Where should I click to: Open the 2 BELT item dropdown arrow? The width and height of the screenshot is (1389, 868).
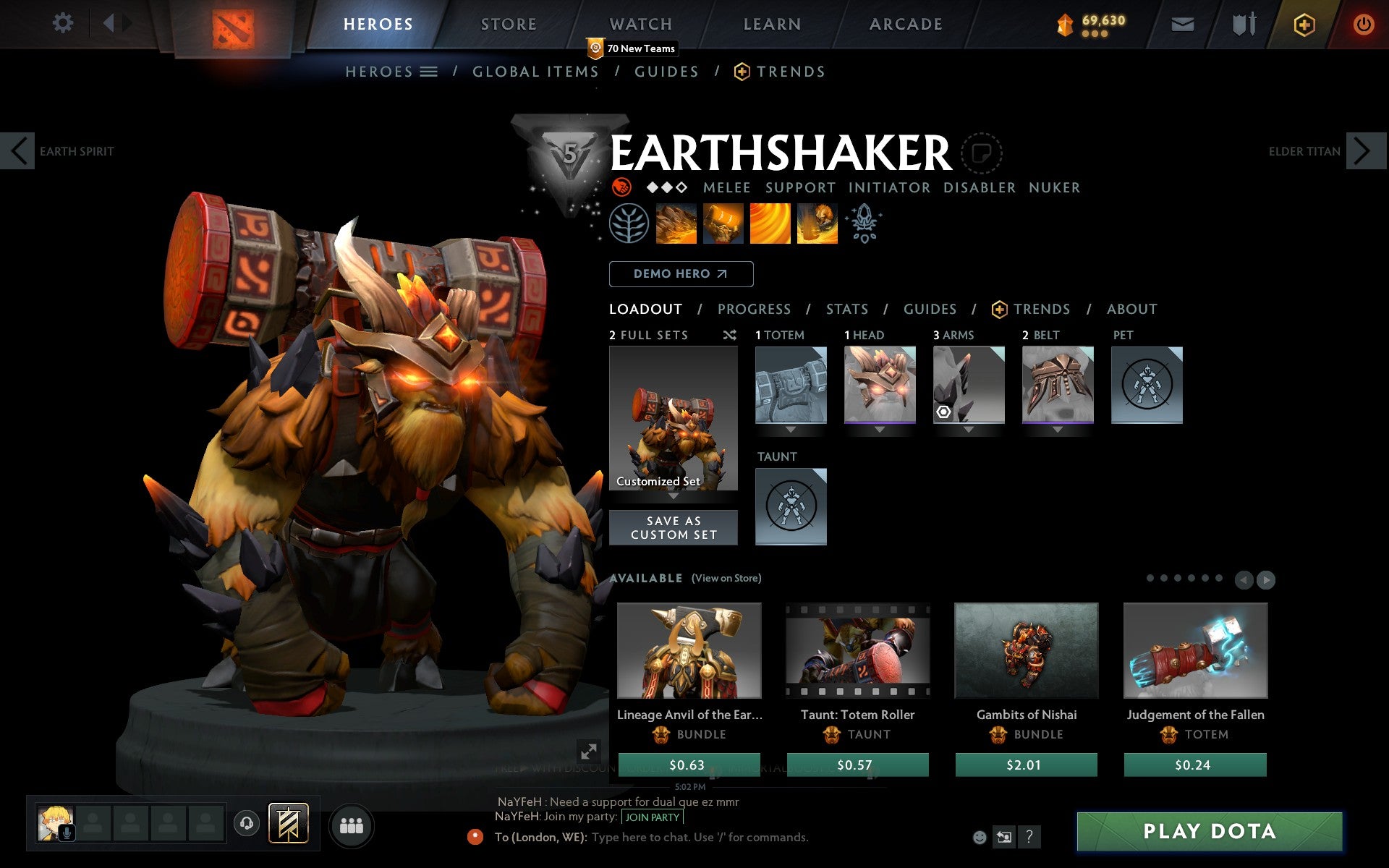tap(1057, 428)
